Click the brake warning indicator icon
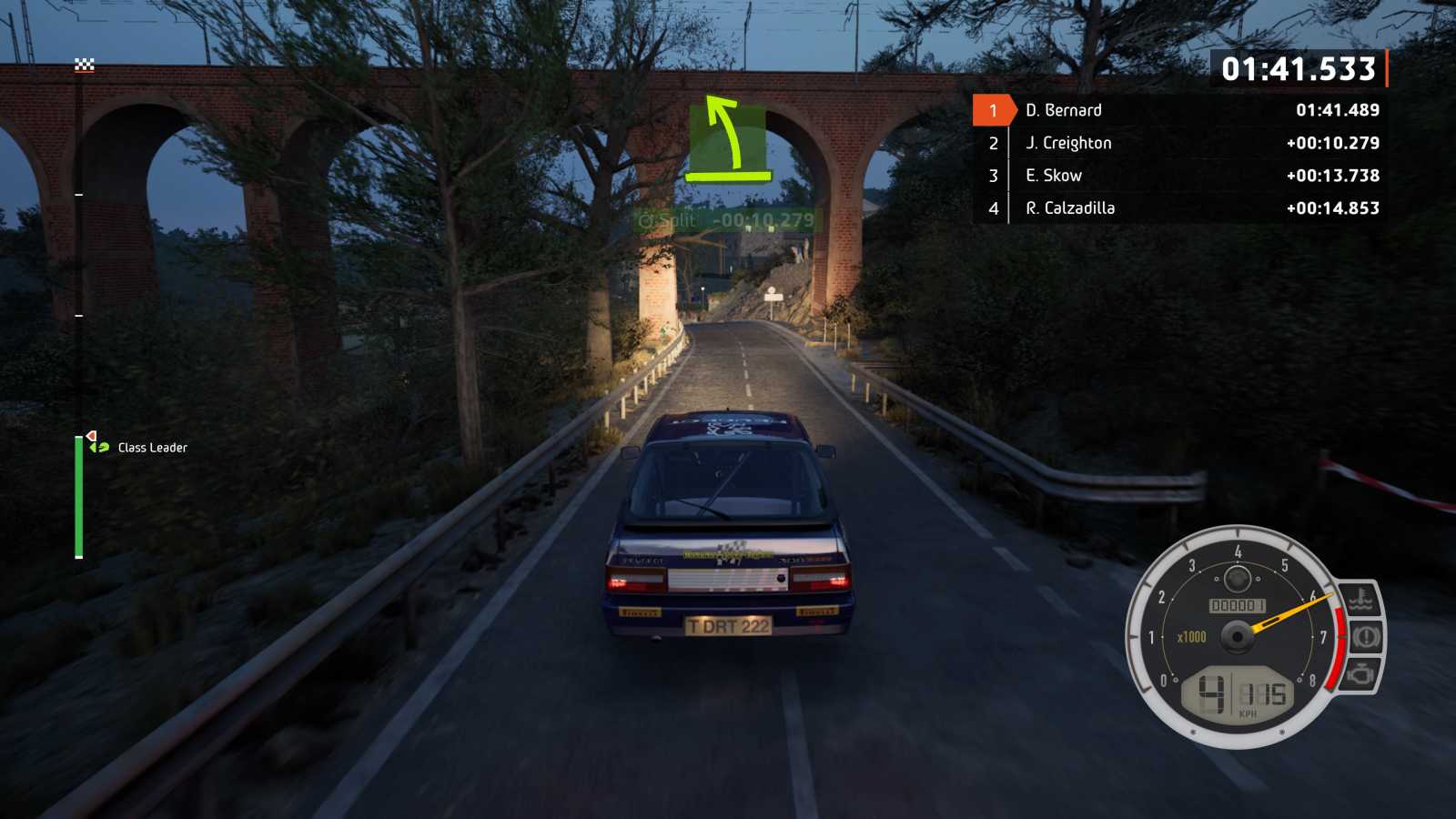This screenshot has height=819, width=1456. tap(1365, 636)
